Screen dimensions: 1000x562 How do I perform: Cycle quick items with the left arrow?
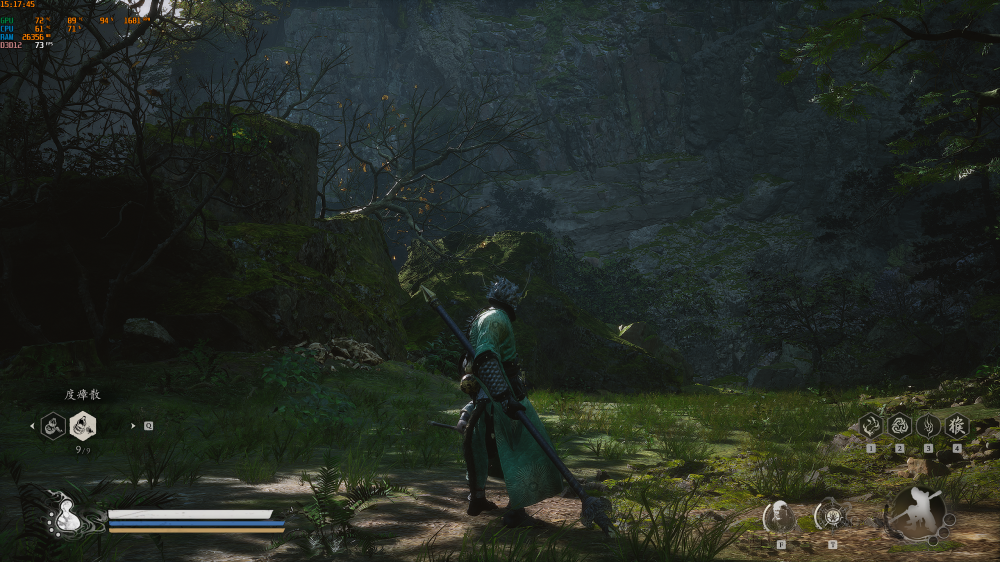pos(31,426)
